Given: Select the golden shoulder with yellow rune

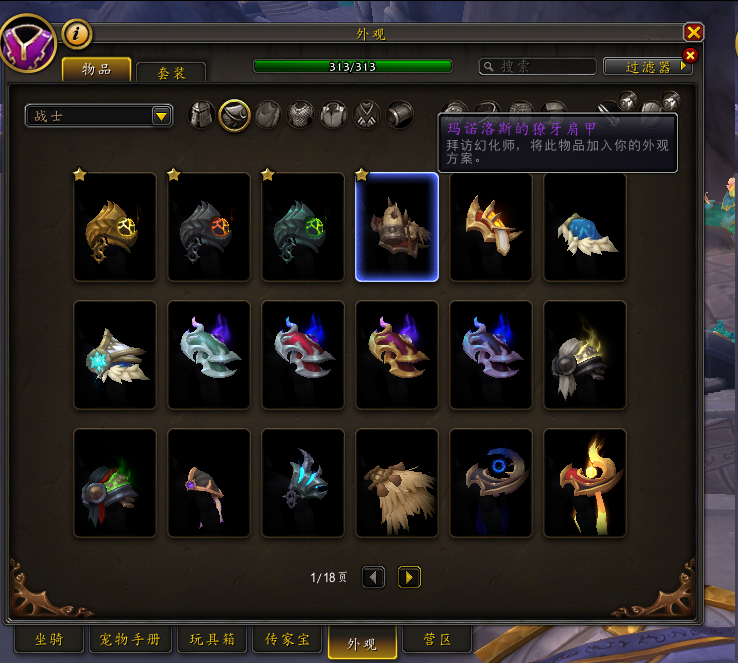Looking at the screenshot, I should point(115,227).
